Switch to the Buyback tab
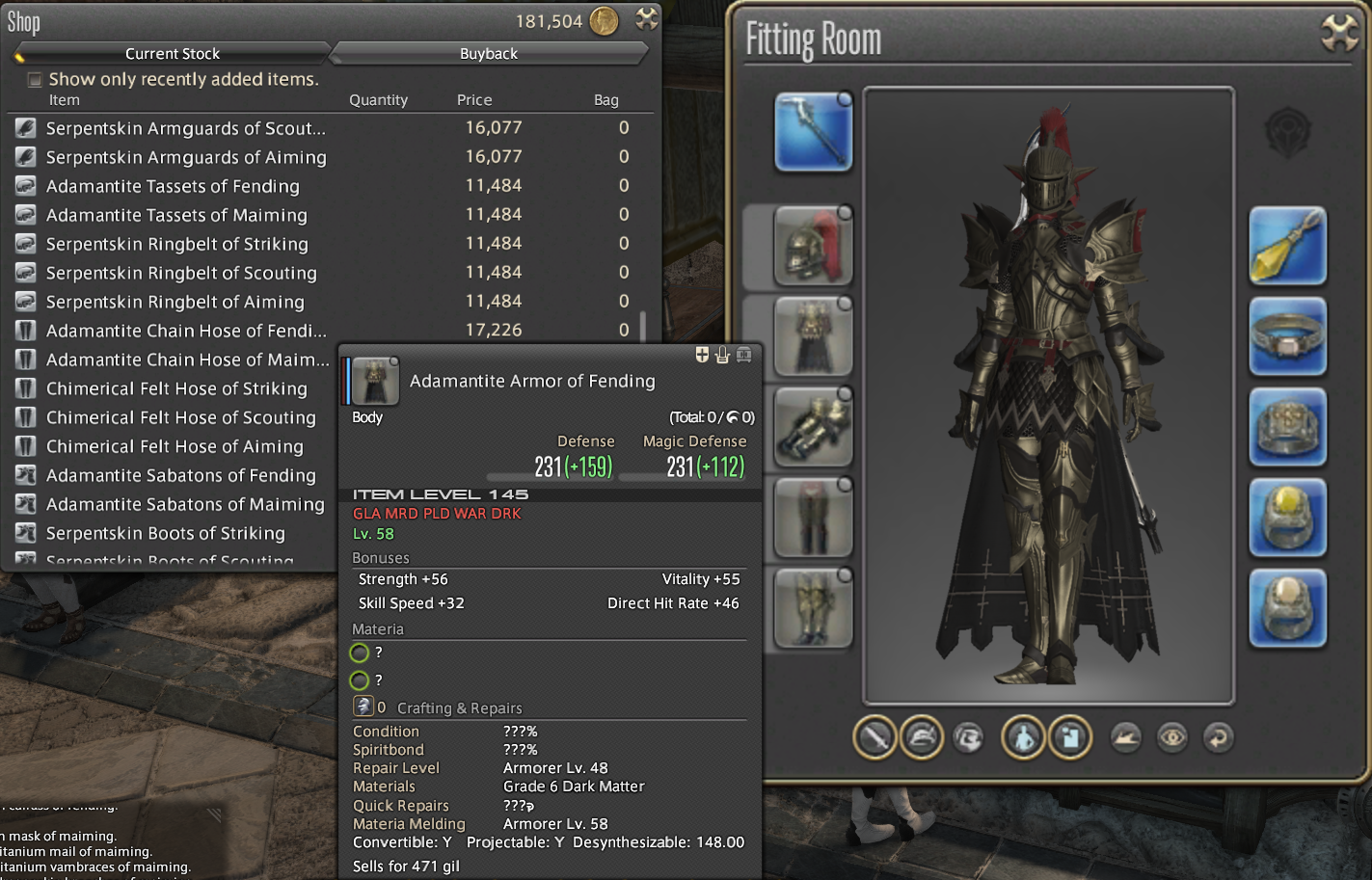The height and width of the screenshot is (880, 1372). [488, 54]
